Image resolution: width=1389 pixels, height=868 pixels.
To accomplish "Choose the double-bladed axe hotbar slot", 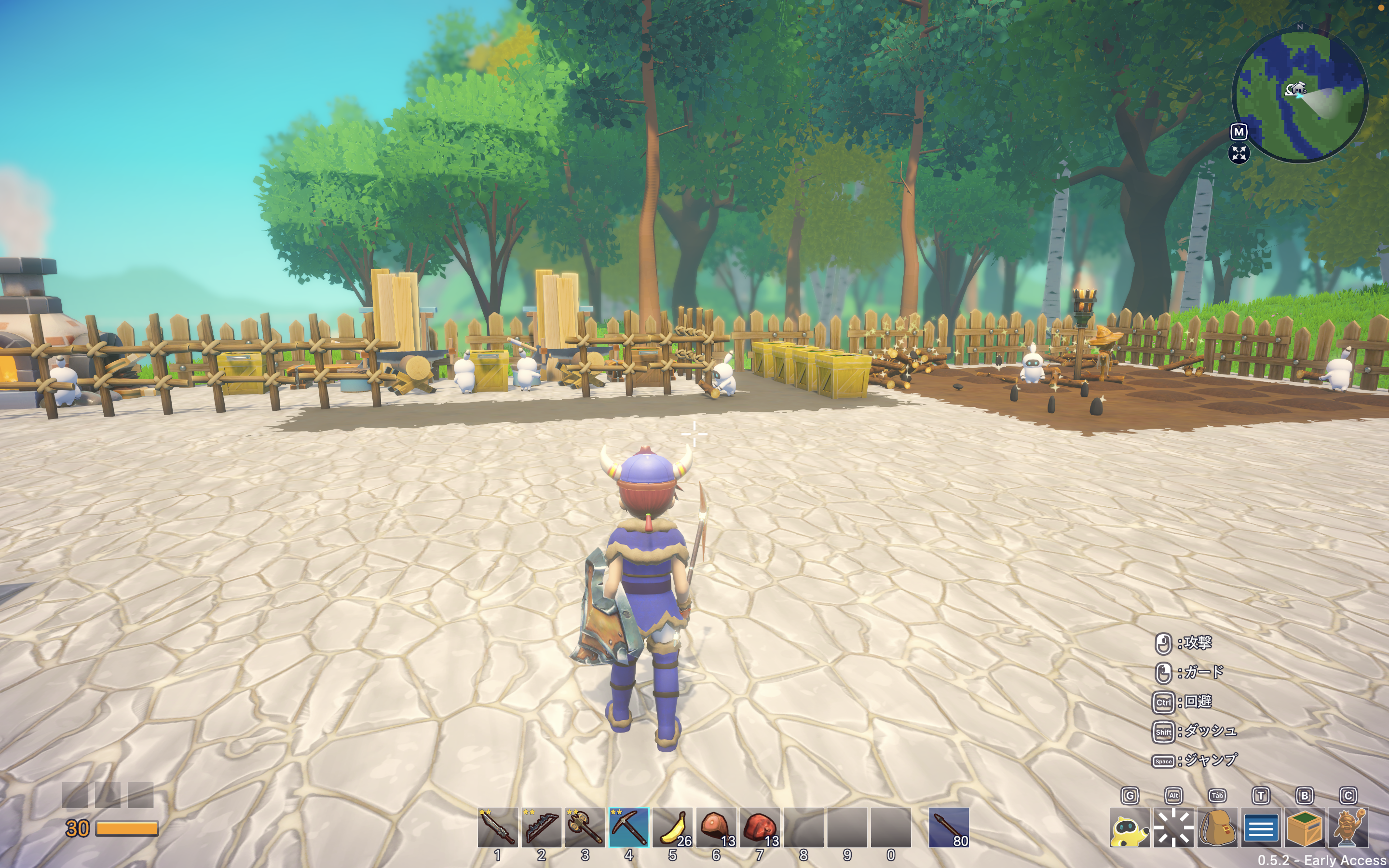I will click(585, 827).
